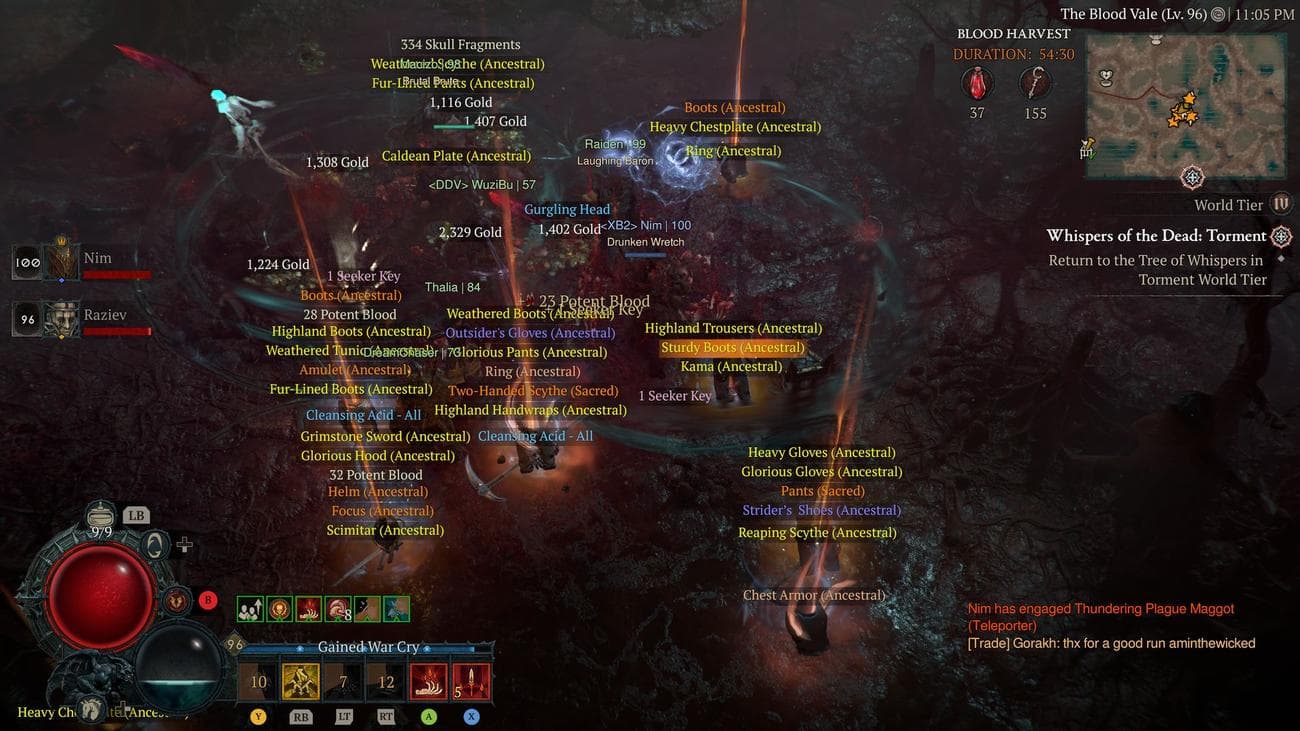
Task: Pick up the highlighted Sturdy Boots (Ancestral)
Action: (x=733, y=347)
